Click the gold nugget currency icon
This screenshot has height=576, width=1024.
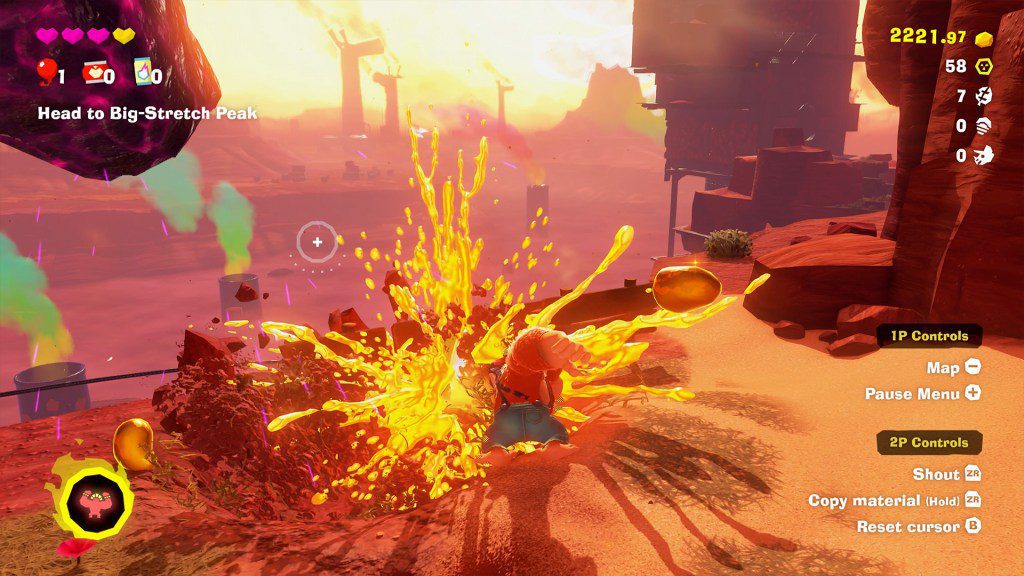coord(984,38)
